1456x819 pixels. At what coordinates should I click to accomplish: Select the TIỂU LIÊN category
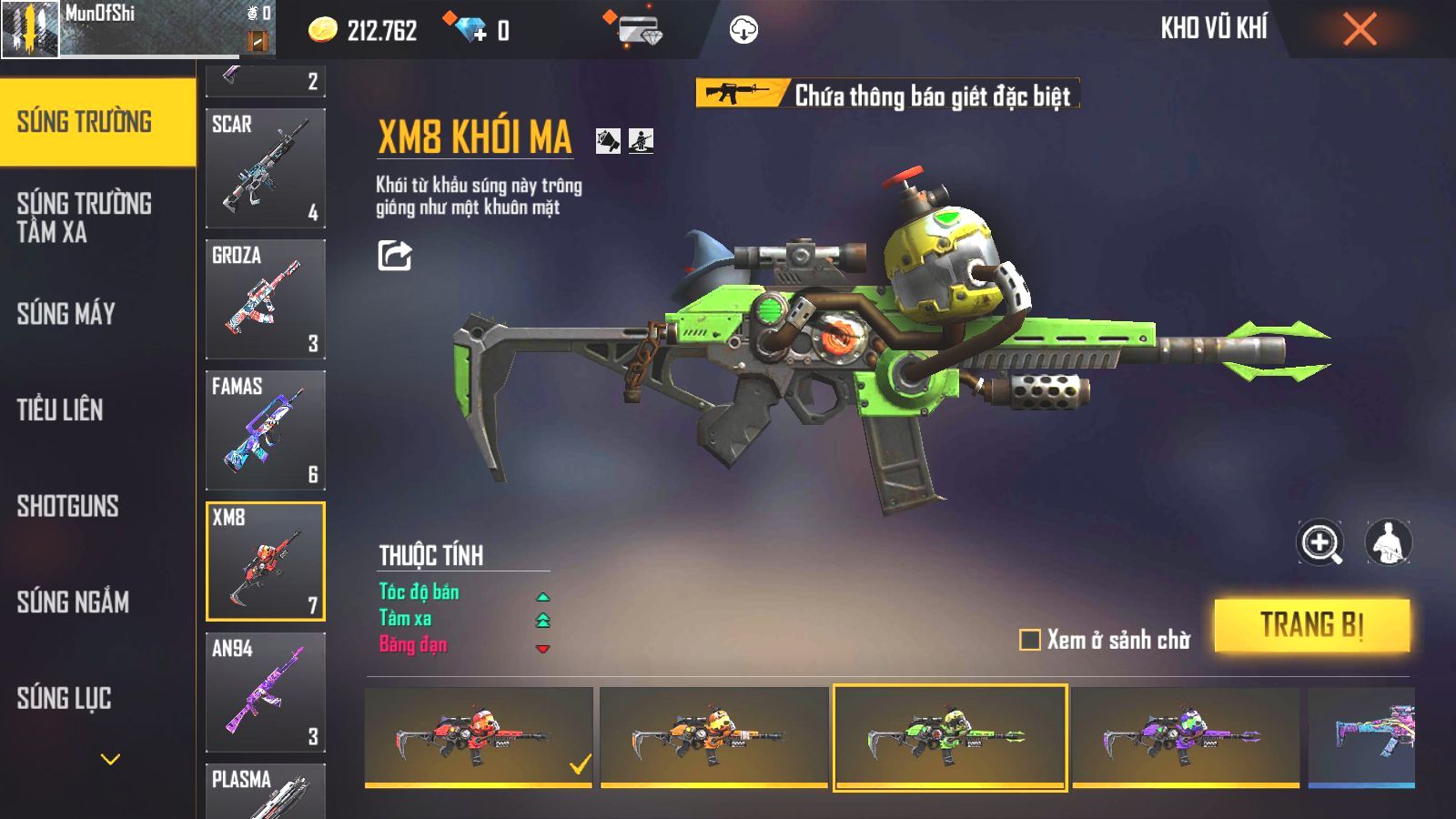click(x=60, y=410)
